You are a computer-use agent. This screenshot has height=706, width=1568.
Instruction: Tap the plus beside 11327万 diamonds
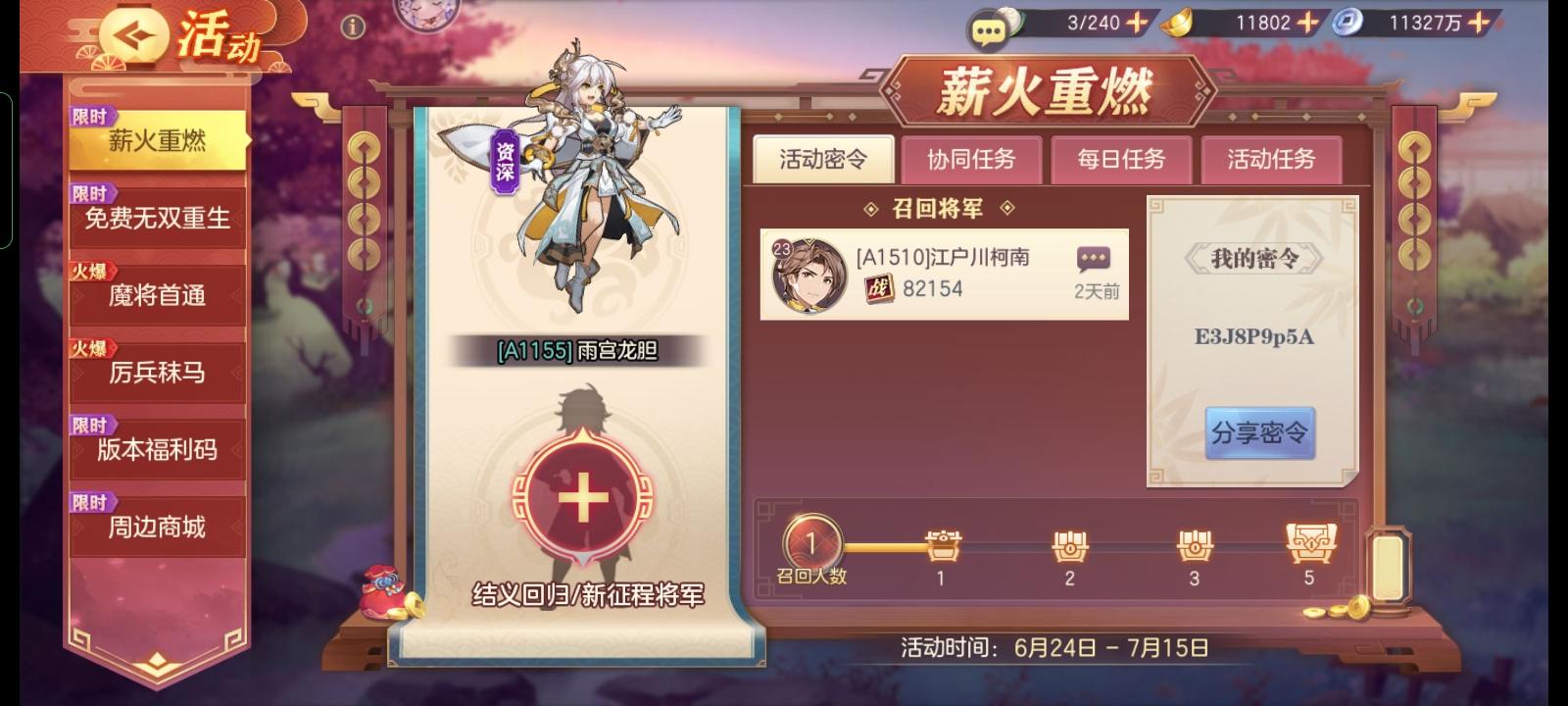point(1477,23)
